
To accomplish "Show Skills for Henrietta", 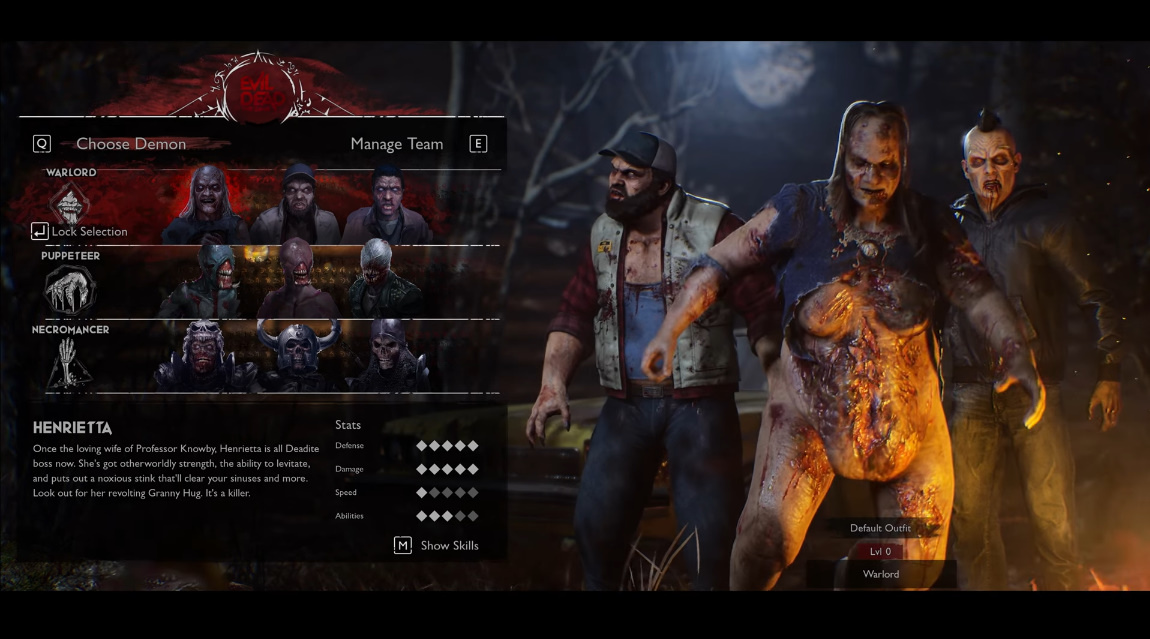I will tap(437, 545).
